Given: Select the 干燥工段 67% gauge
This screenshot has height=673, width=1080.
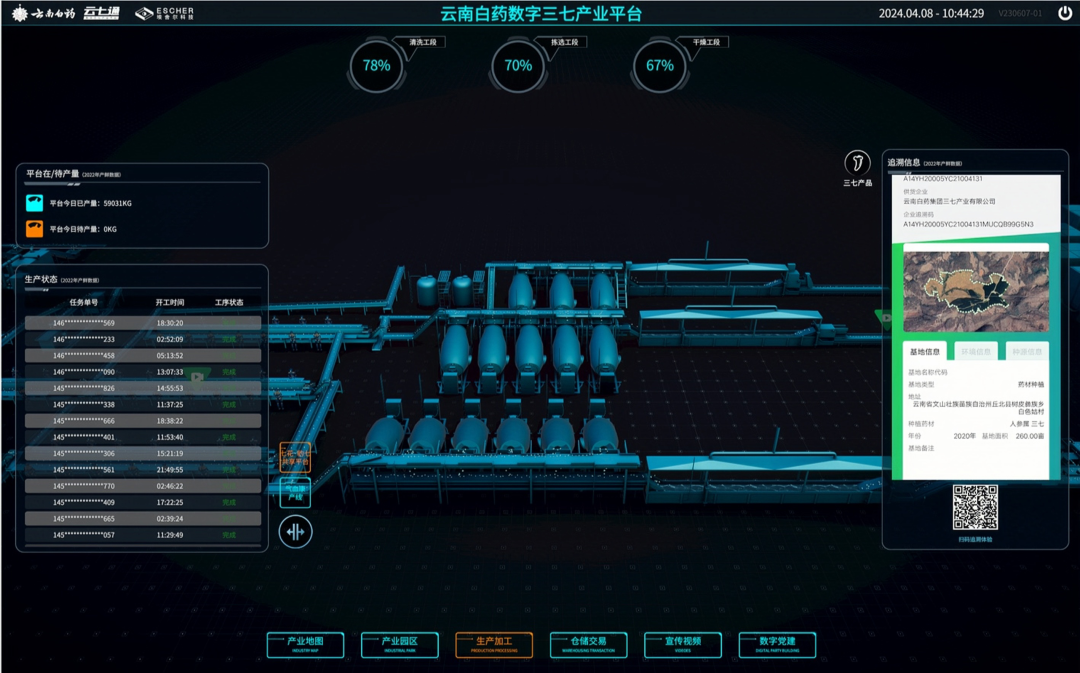Looking at the screenshot, I should pyautogui.click(x=660, y=66).
